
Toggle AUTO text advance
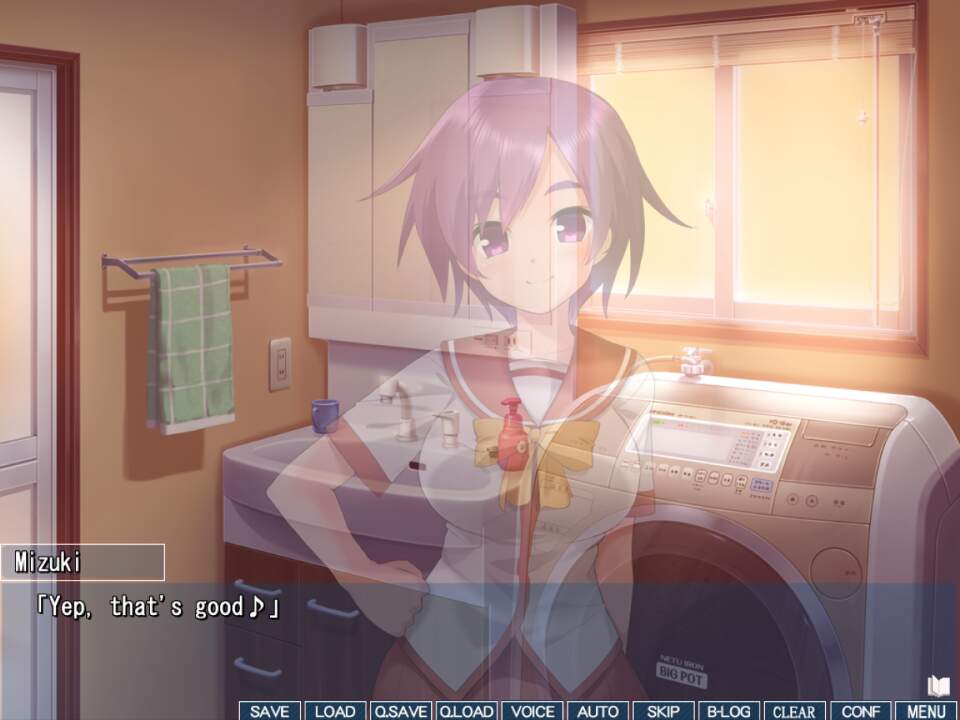[598, 711]
